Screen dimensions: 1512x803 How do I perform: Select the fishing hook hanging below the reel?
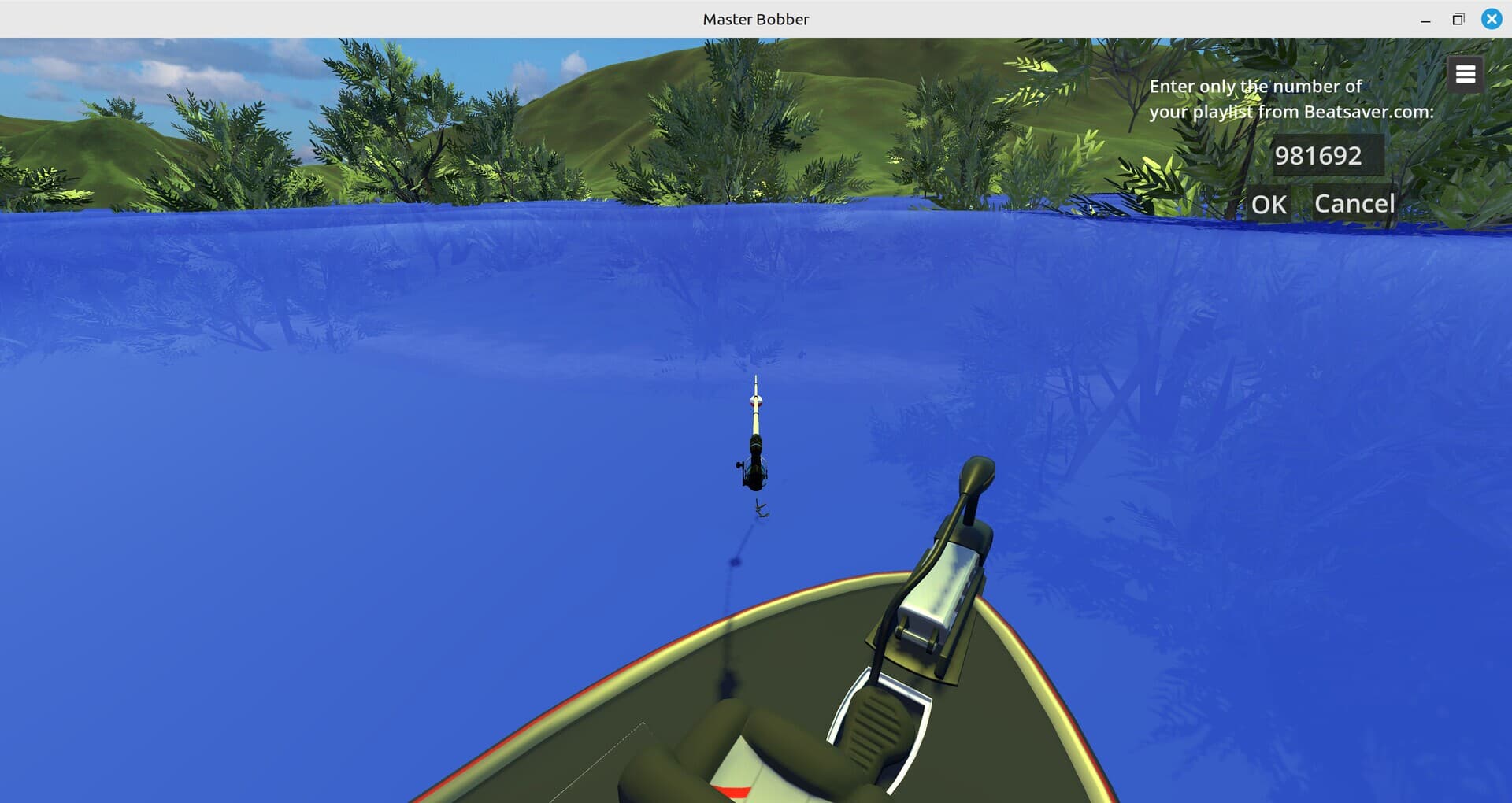[x=762, y=506]
